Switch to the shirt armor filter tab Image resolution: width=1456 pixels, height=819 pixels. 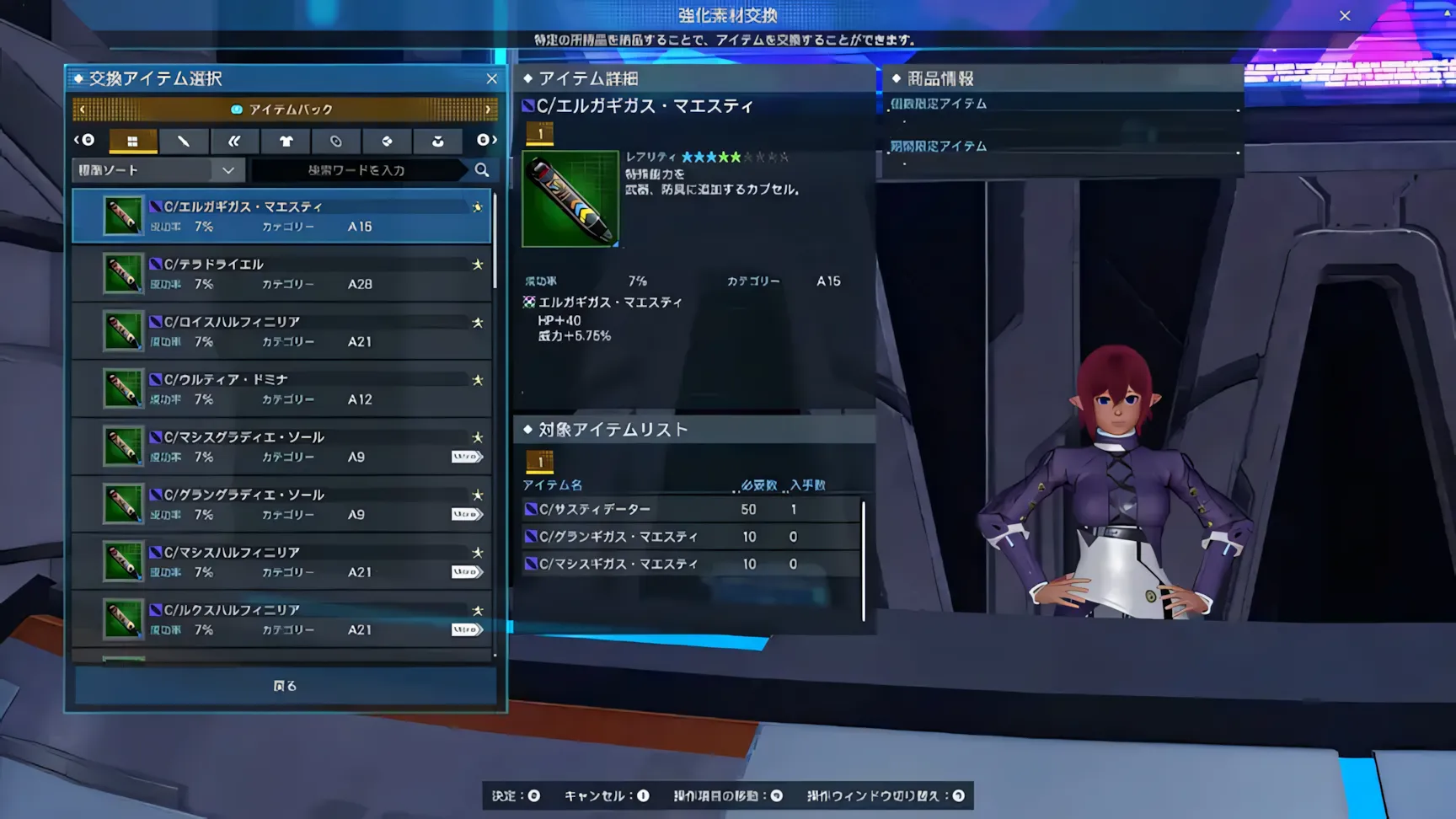pyautogui.click(x=286, y=141)
